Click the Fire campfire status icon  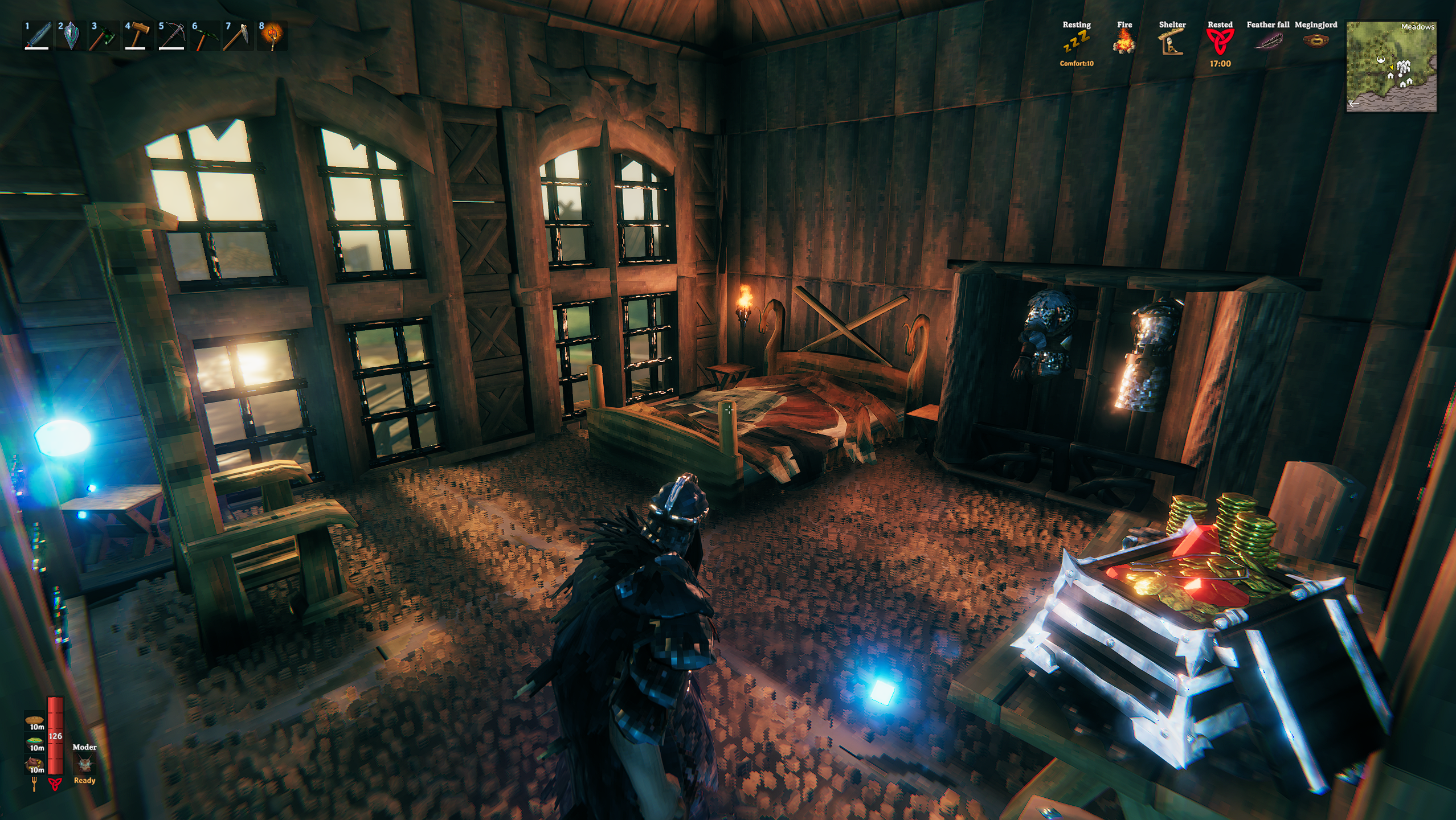click(x=1124, y=42)
